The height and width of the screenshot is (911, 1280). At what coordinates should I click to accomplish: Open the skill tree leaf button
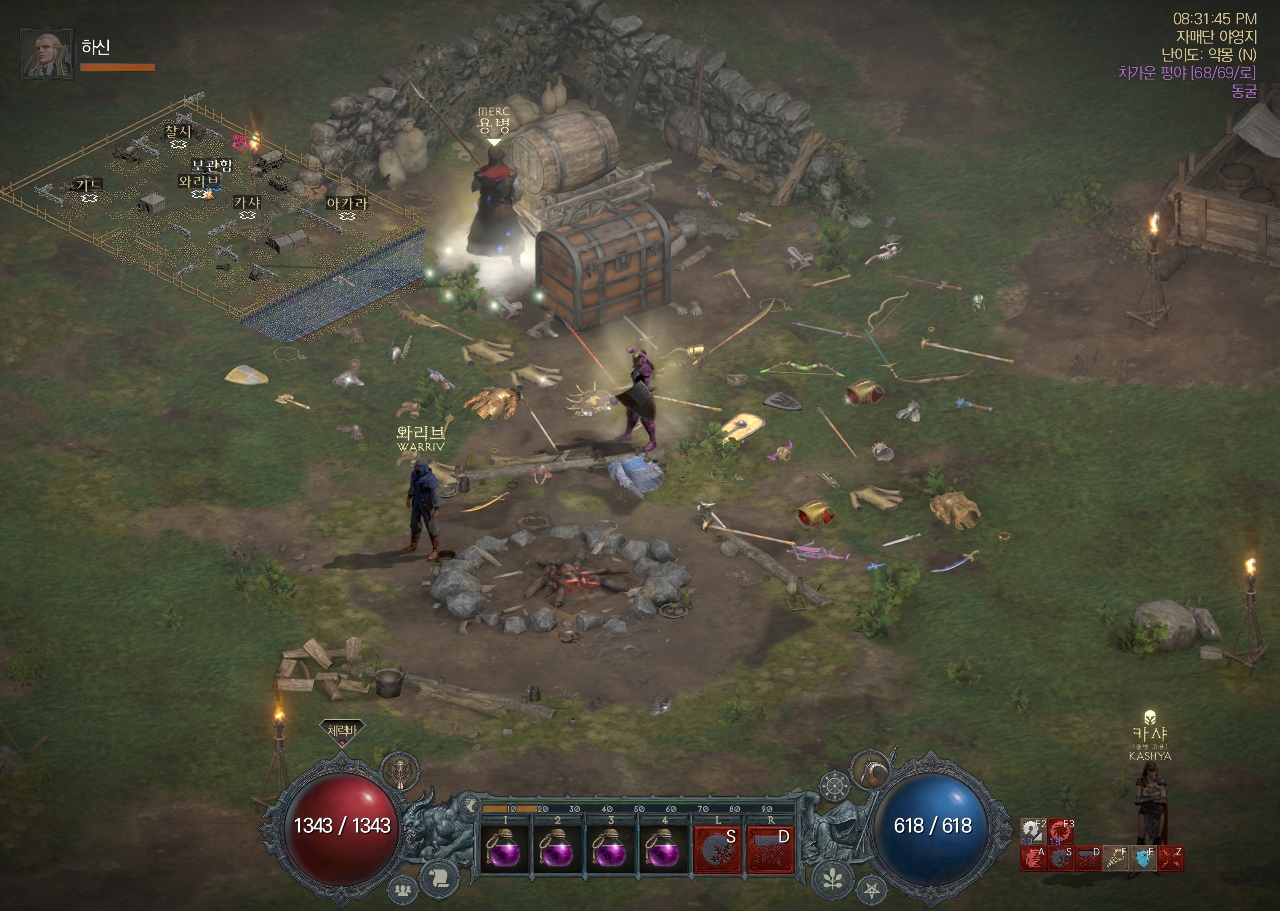(x=831, y=878)
